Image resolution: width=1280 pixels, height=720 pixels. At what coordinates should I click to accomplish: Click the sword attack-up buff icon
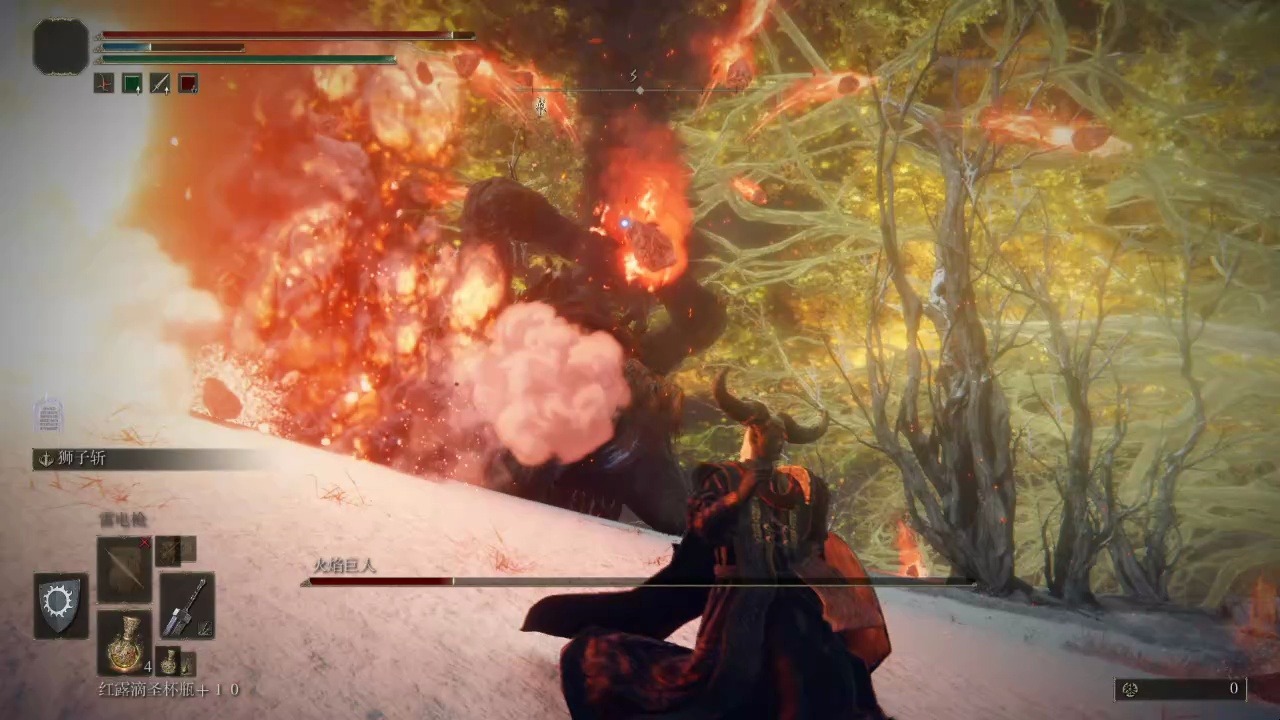[x=160, y=83]
